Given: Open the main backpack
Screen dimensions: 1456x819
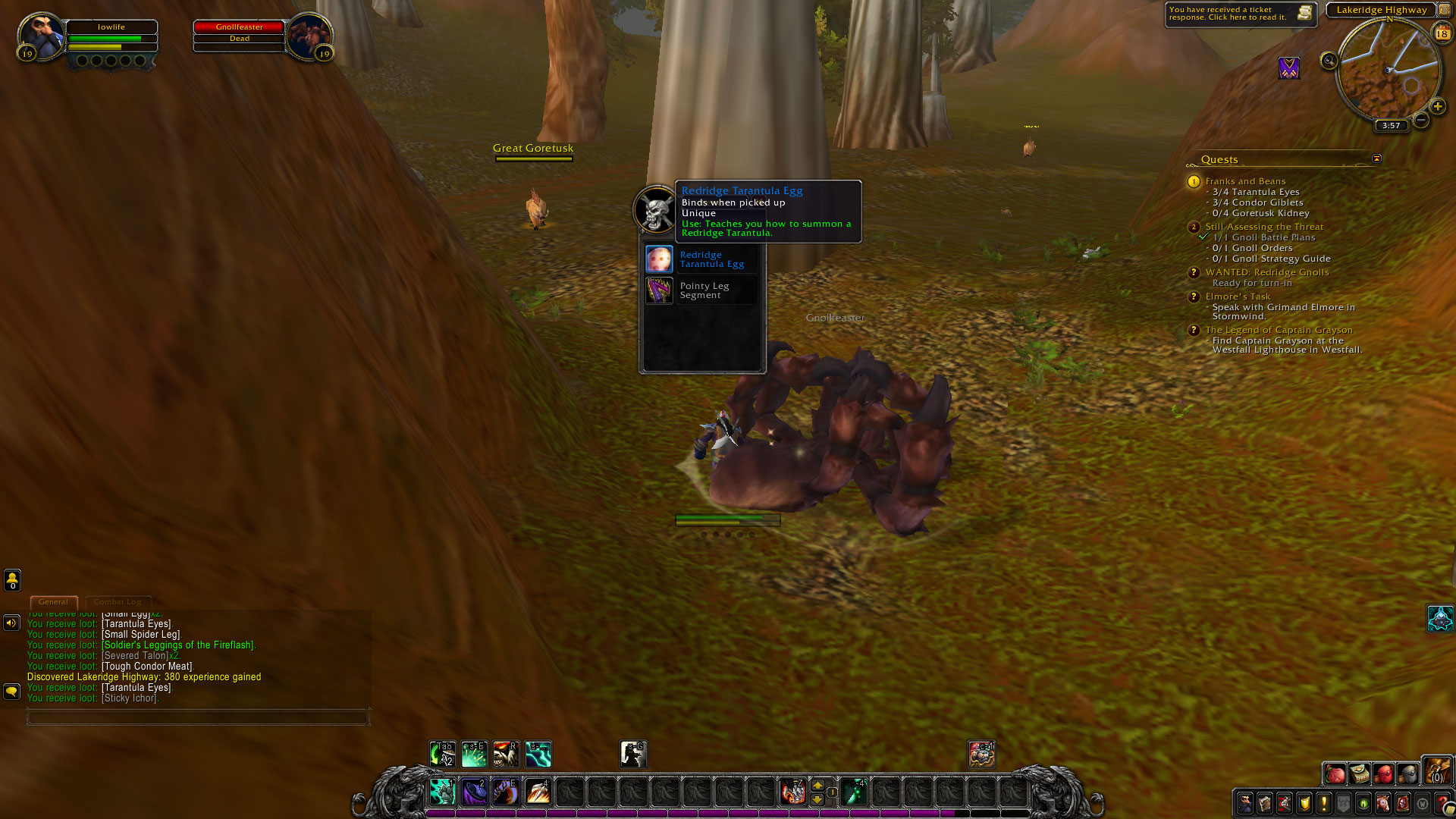Looking at the screenshot, I should [x=1436, y=773].
